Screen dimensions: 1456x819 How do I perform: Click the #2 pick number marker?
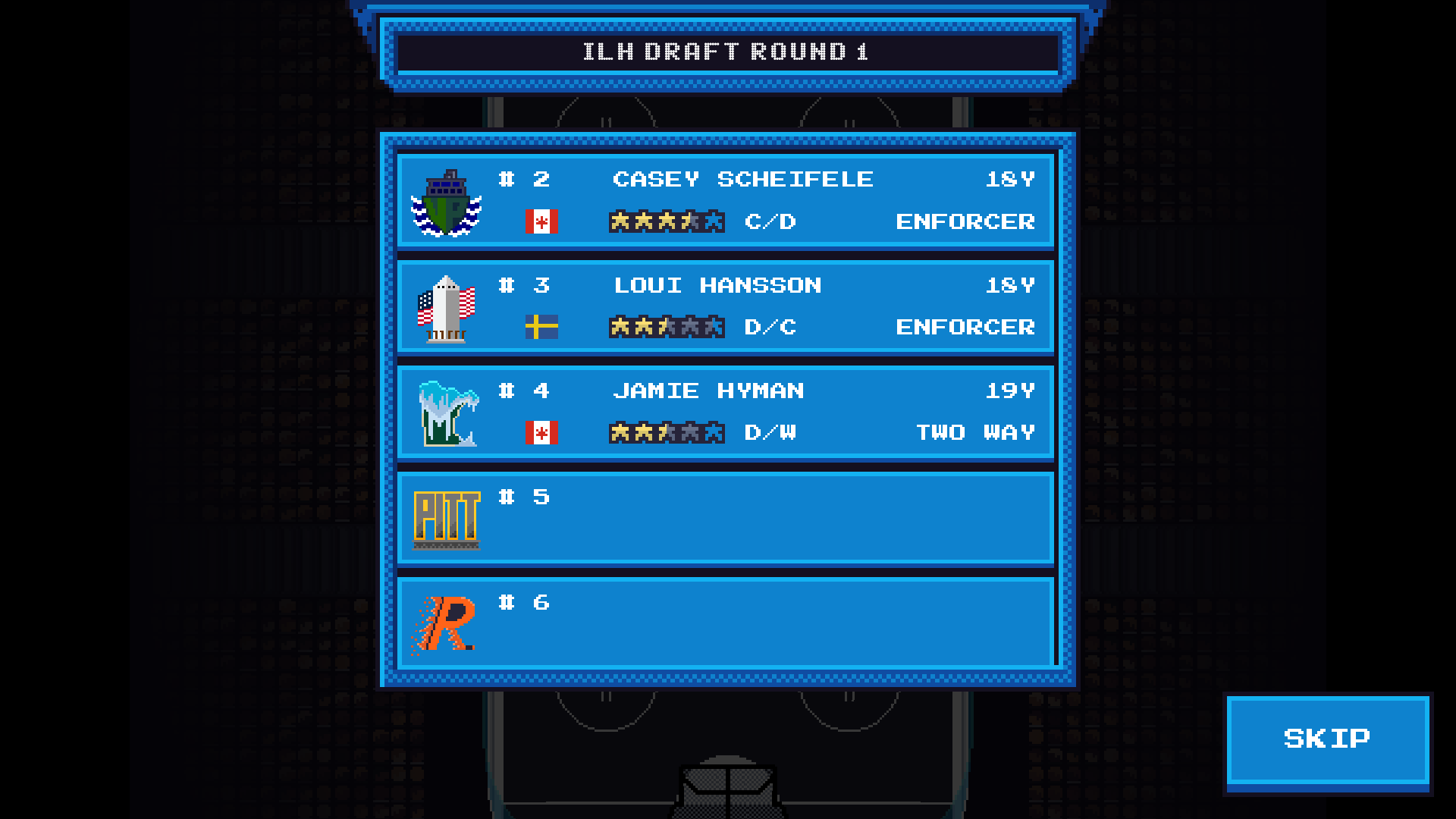click(524, 180)
